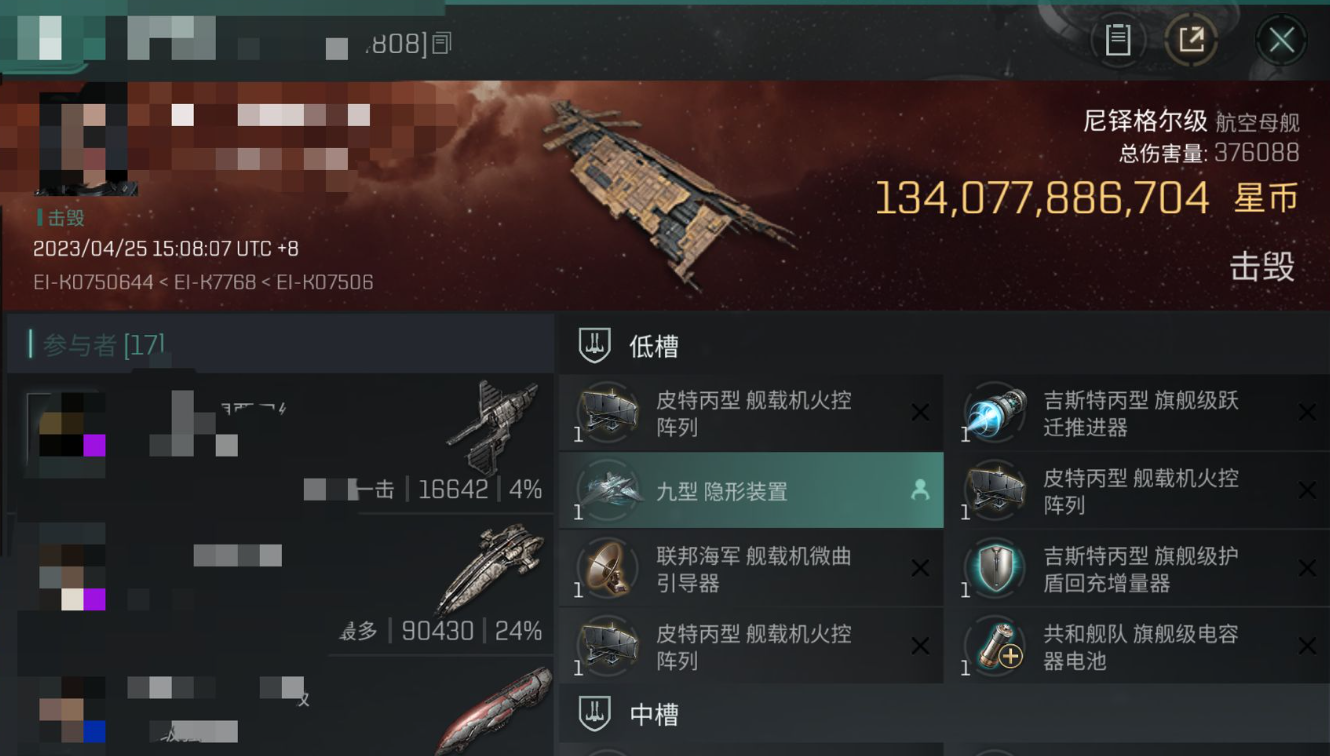The image size is (1330, 756).
Task: Open the killmail report clipboard icon
Action: tap(1119, 40)
